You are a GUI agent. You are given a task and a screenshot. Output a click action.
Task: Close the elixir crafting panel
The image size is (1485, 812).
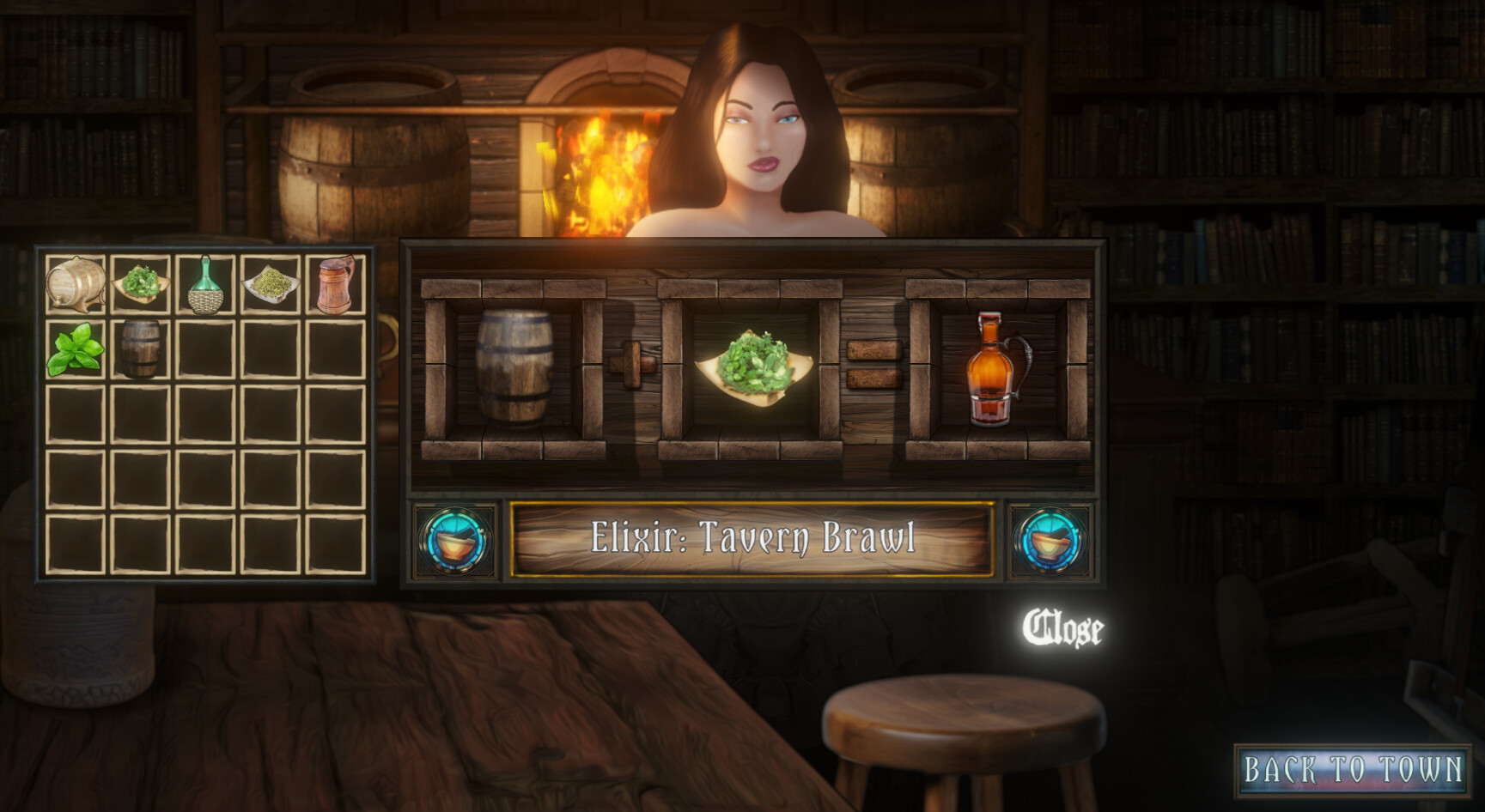(1062, 629)
